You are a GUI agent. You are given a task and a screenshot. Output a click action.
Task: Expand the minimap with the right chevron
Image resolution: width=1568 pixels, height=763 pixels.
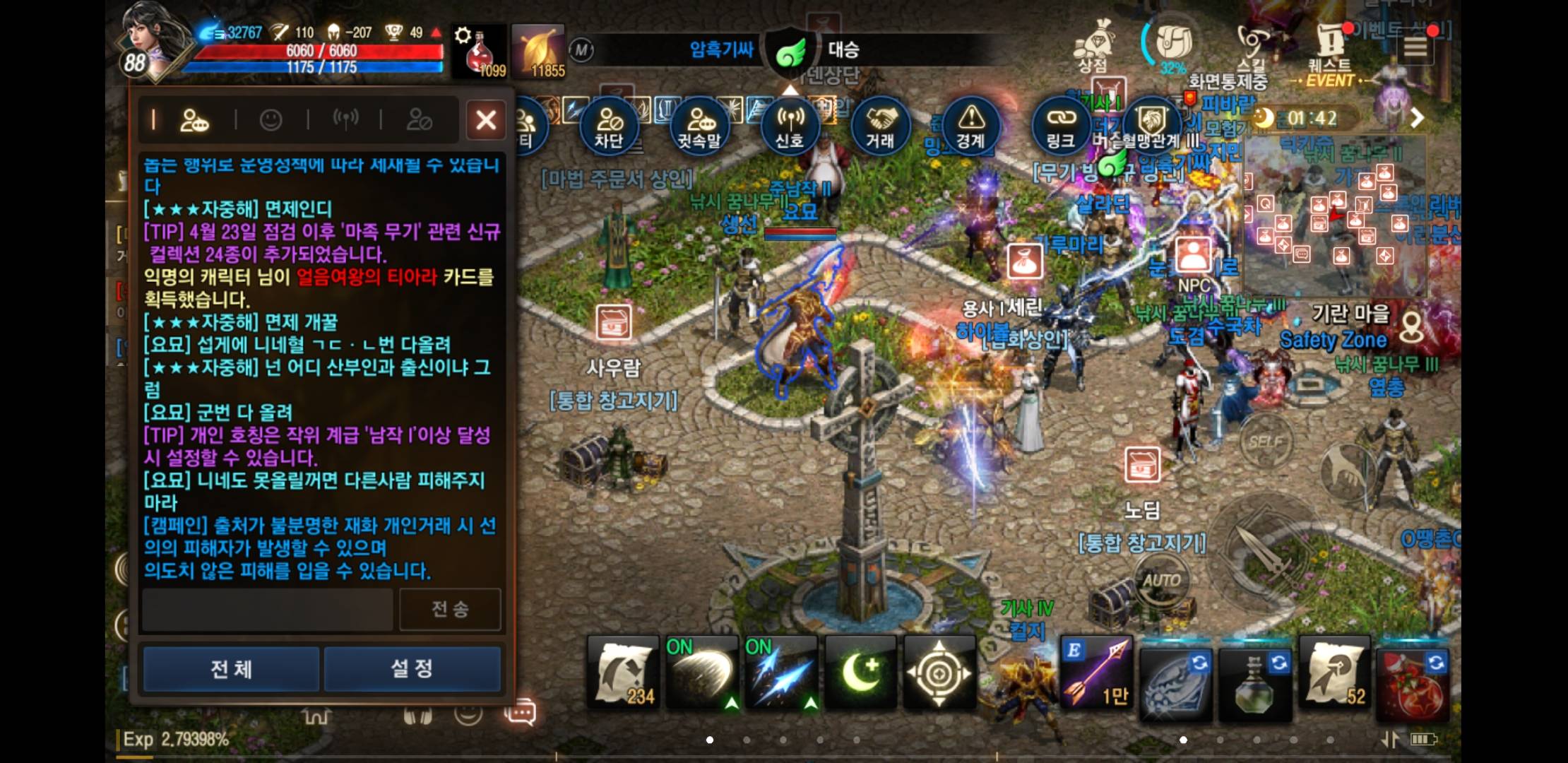pyautogui.click(x=1416, y=119)
